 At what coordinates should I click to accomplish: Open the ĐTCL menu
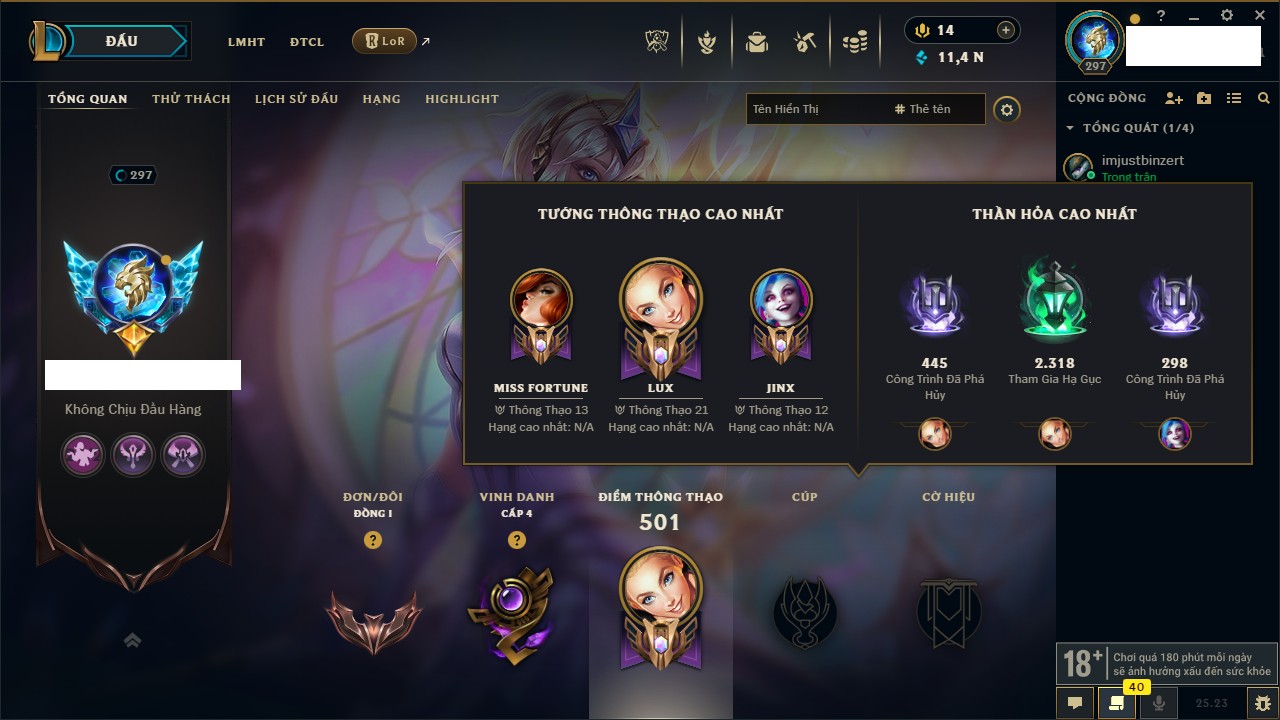coord(307,42)
